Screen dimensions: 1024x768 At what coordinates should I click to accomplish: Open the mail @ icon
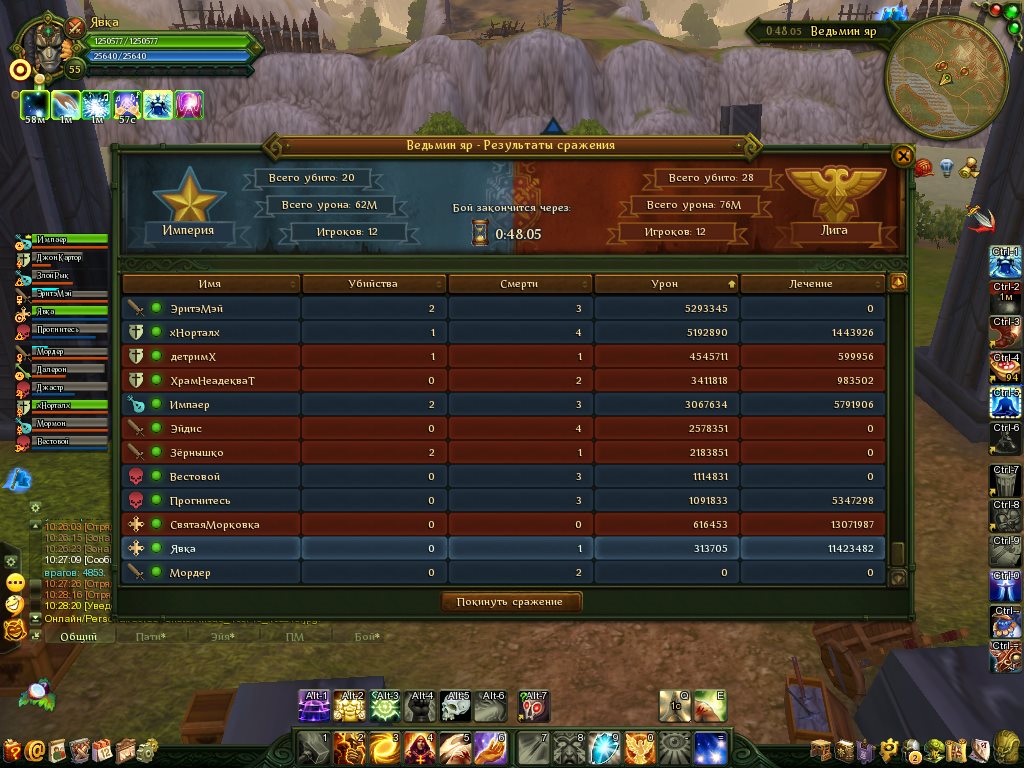35,749
